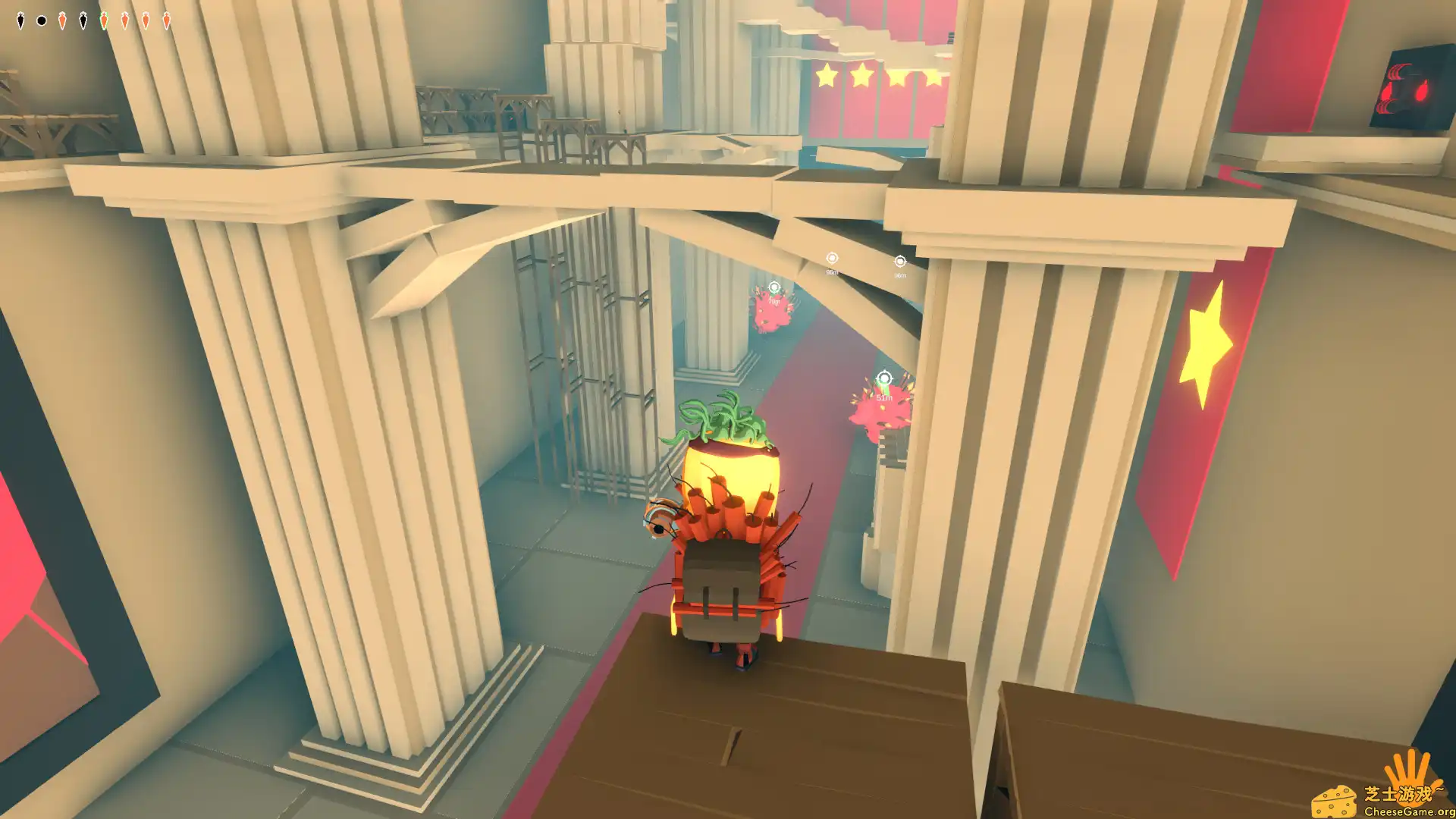The image size is (1456, 819).
Task: Click the green-outlined carrot icon
Action: 104,20
